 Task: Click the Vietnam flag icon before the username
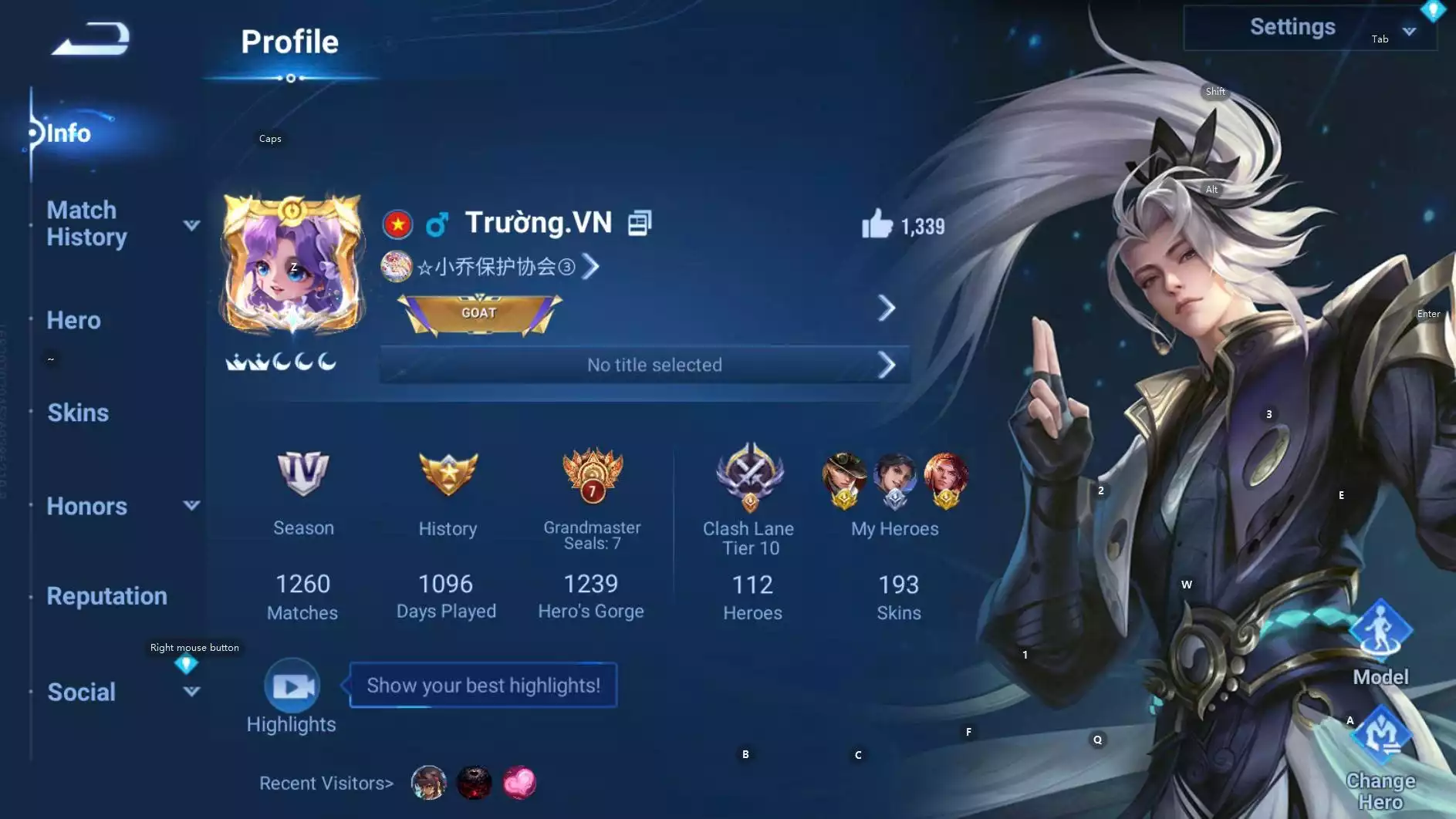(397, 223)
